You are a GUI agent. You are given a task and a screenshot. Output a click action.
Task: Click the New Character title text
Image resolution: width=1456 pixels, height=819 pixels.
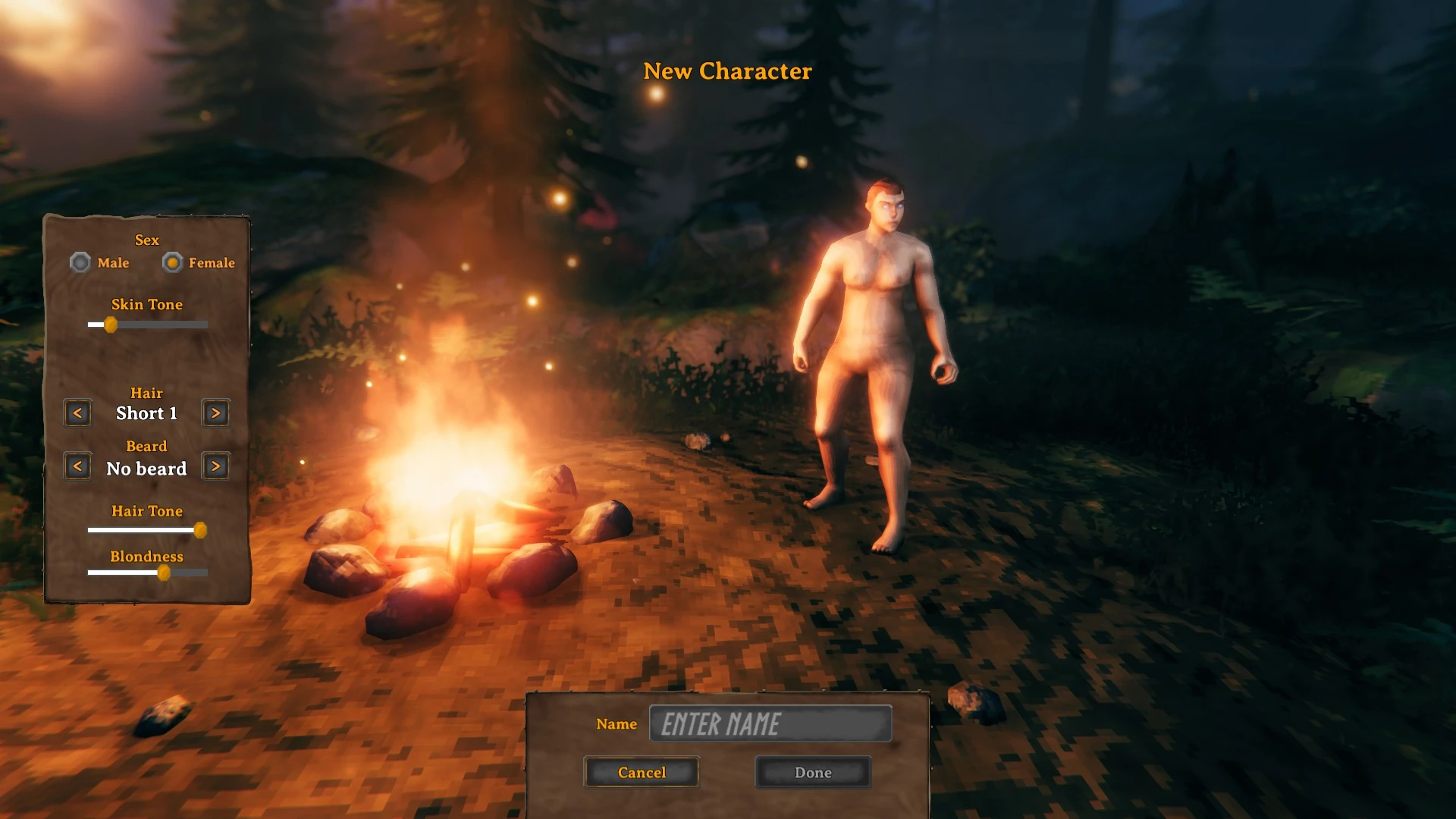[727, 71]
